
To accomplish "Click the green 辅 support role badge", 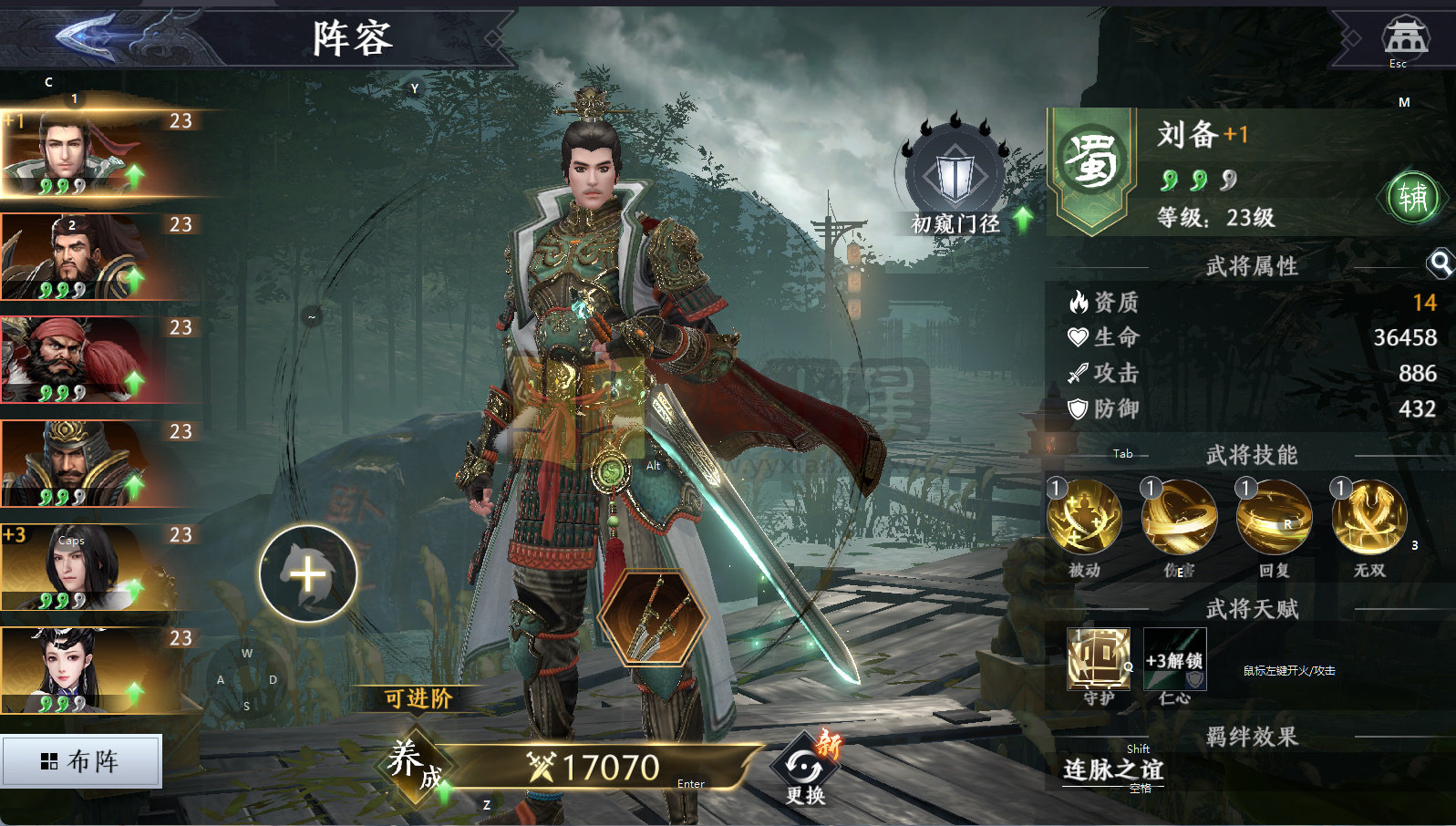I will pyautogui.click(x=1412, y=197).
